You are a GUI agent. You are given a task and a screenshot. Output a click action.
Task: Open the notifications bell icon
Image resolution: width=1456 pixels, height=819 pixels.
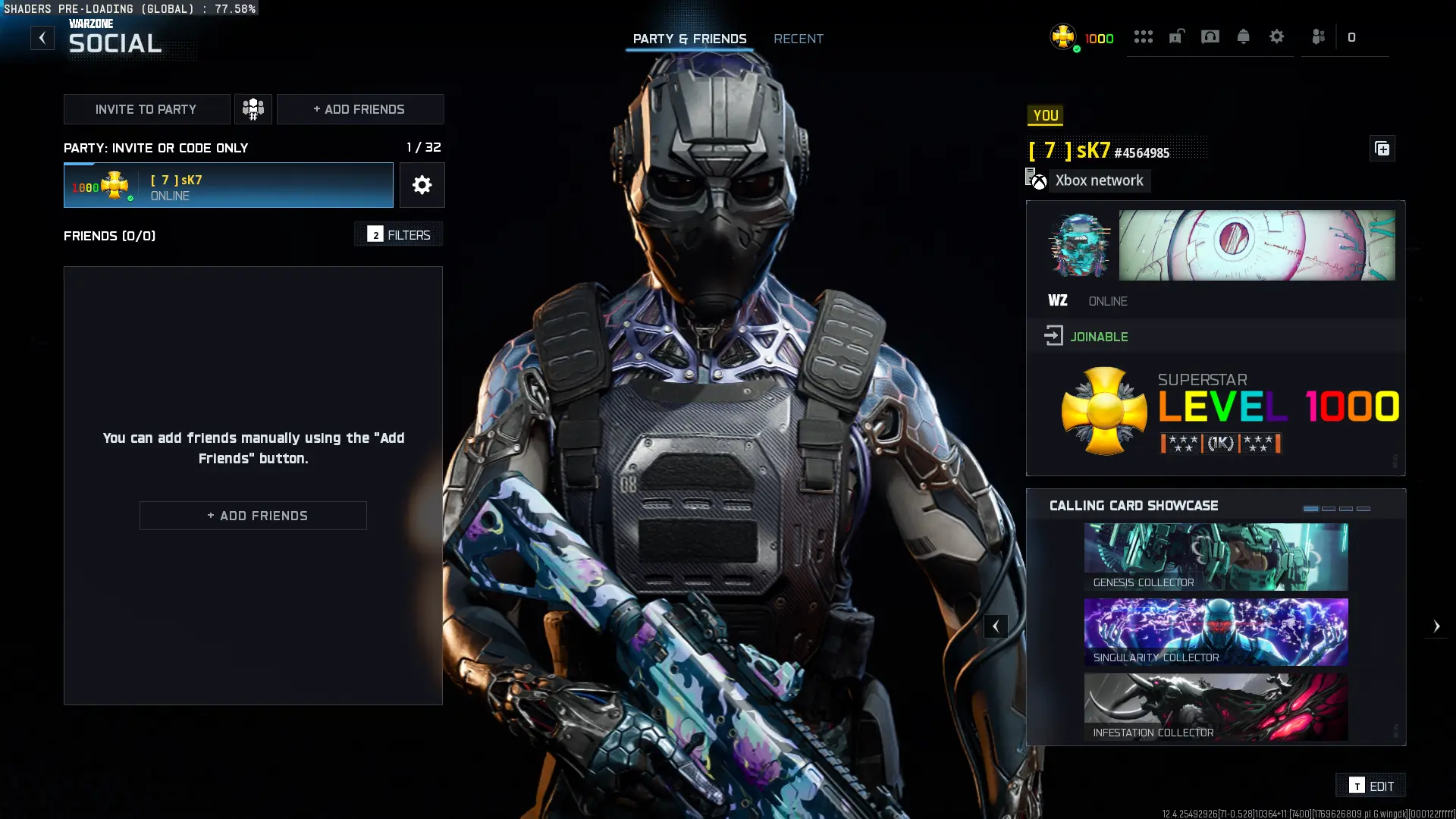click(1243, 36)
